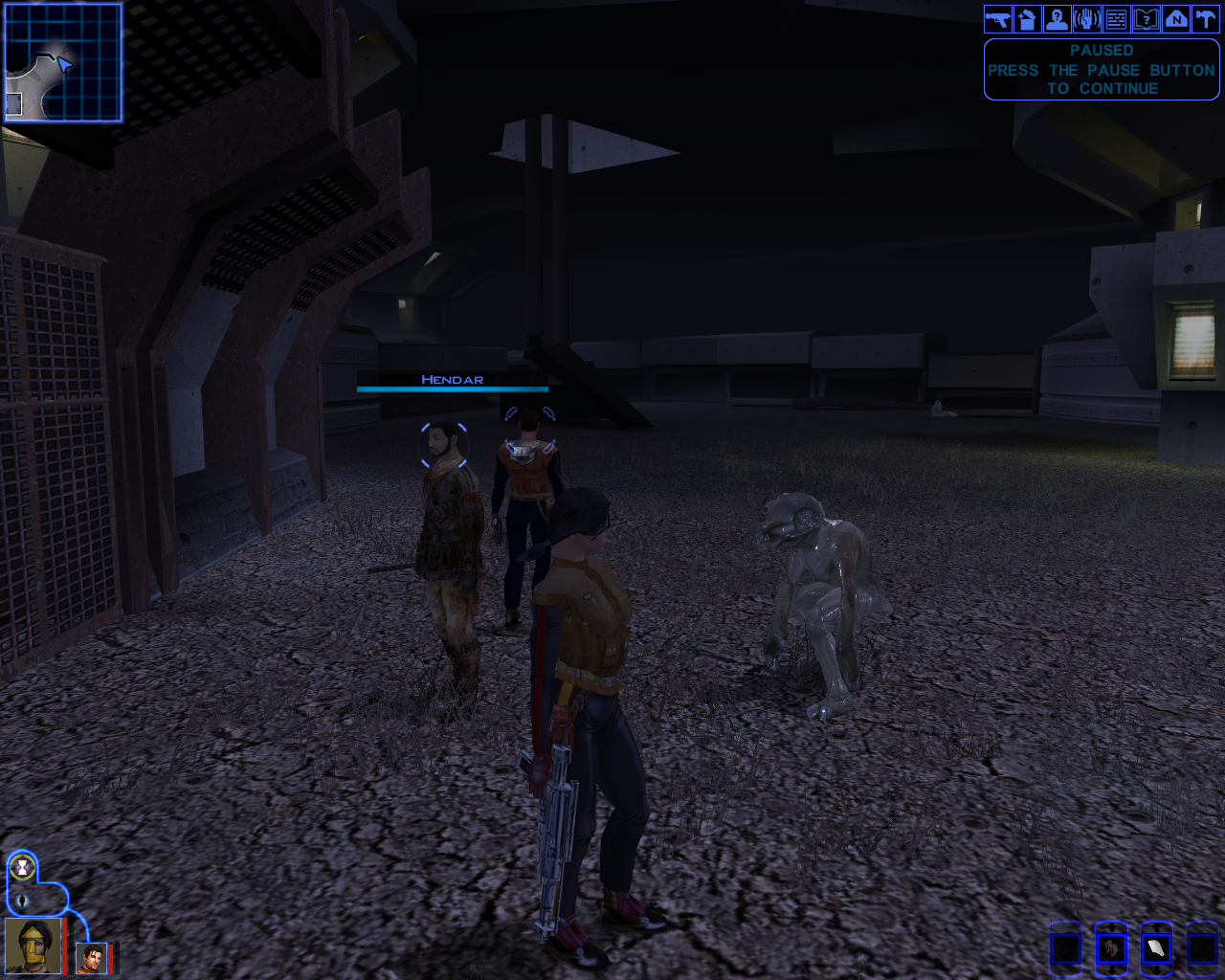Screen dimensions: 1225x980
Task: Switch to Carth by clicking his portrait
Action: (91, 957)
